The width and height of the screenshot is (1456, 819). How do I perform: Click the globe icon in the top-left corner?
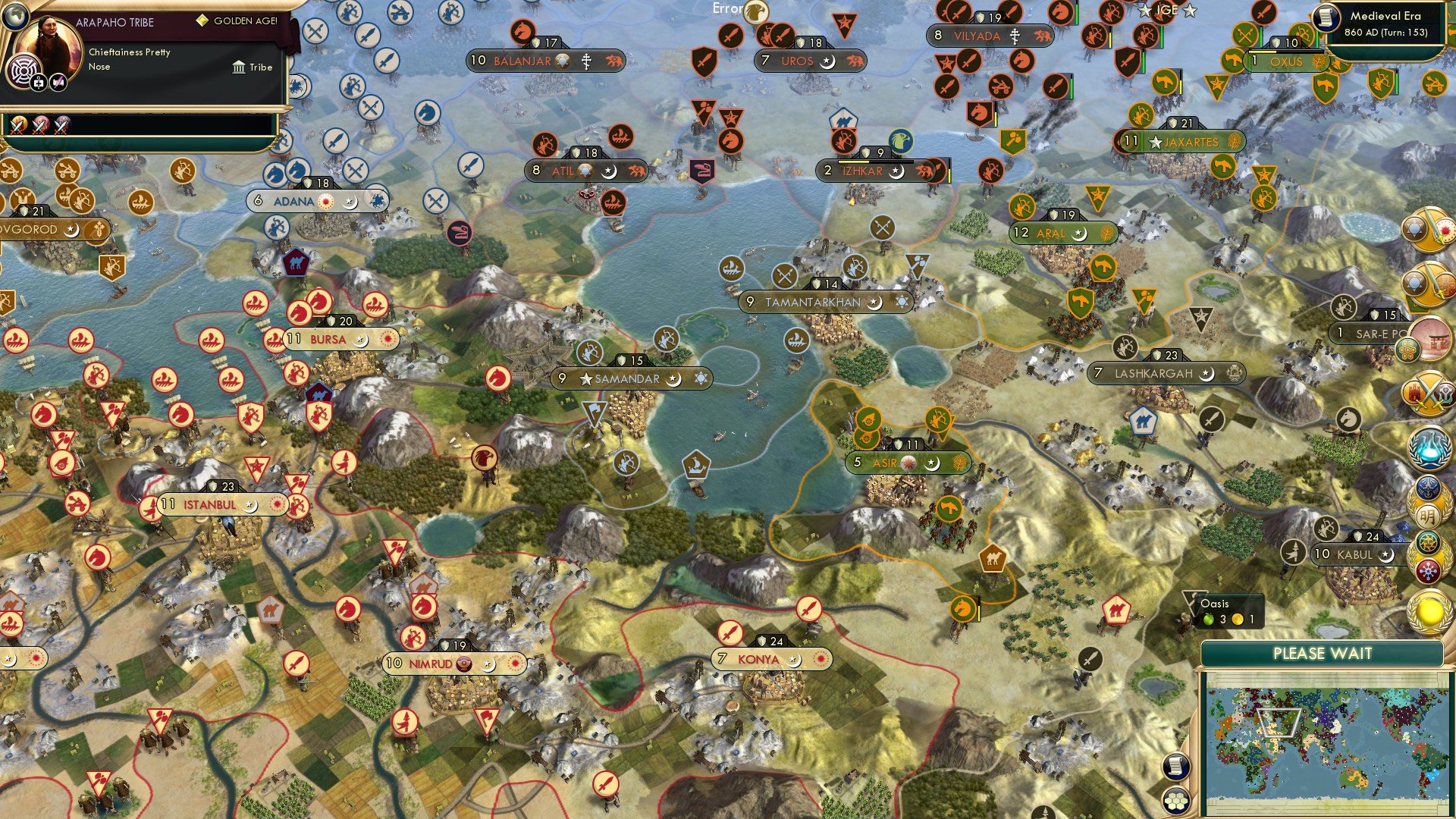pos(15,17)
